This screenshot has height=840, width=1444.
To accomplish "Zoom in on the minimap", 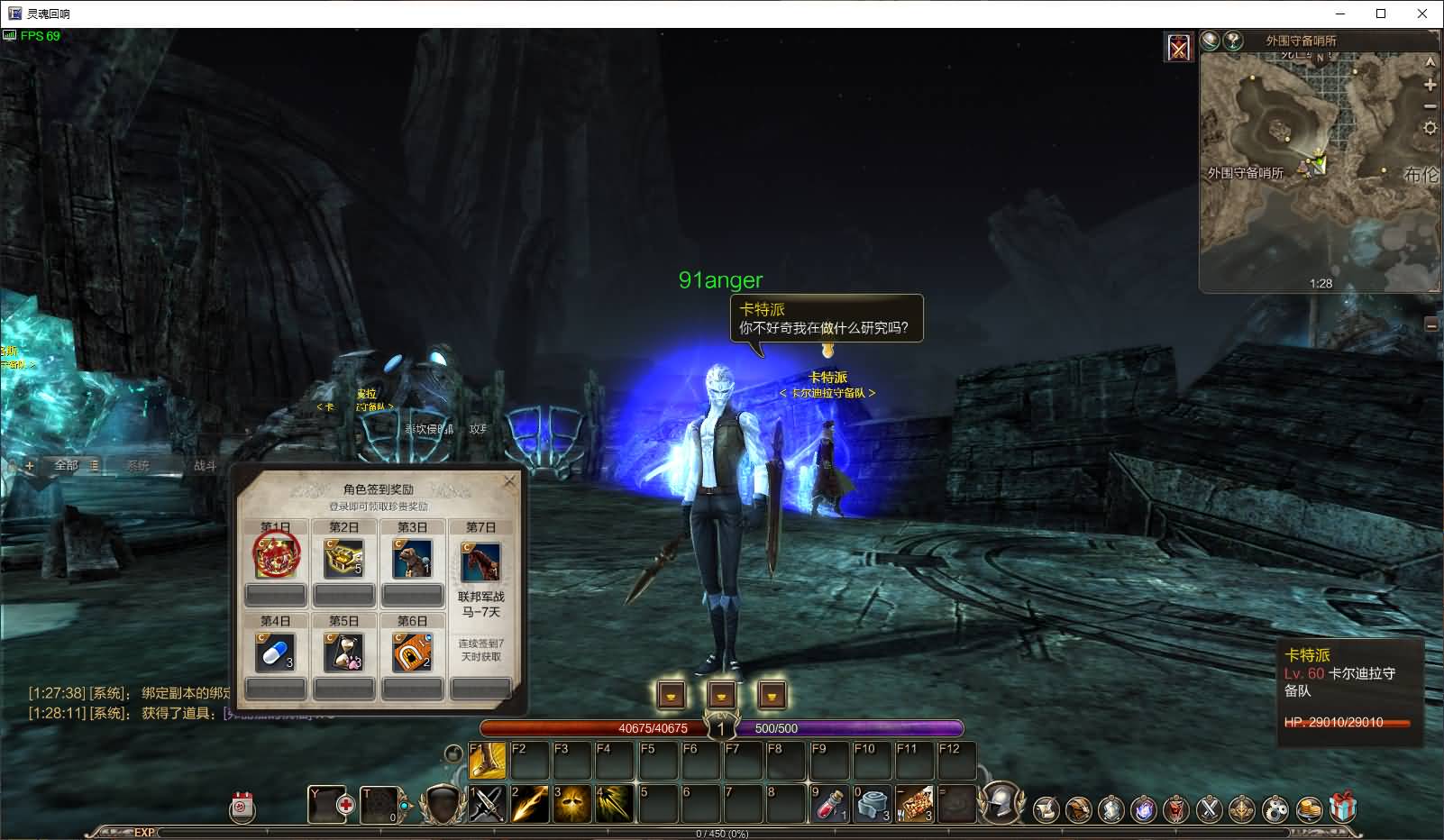I will click(x=1430, y=85).
